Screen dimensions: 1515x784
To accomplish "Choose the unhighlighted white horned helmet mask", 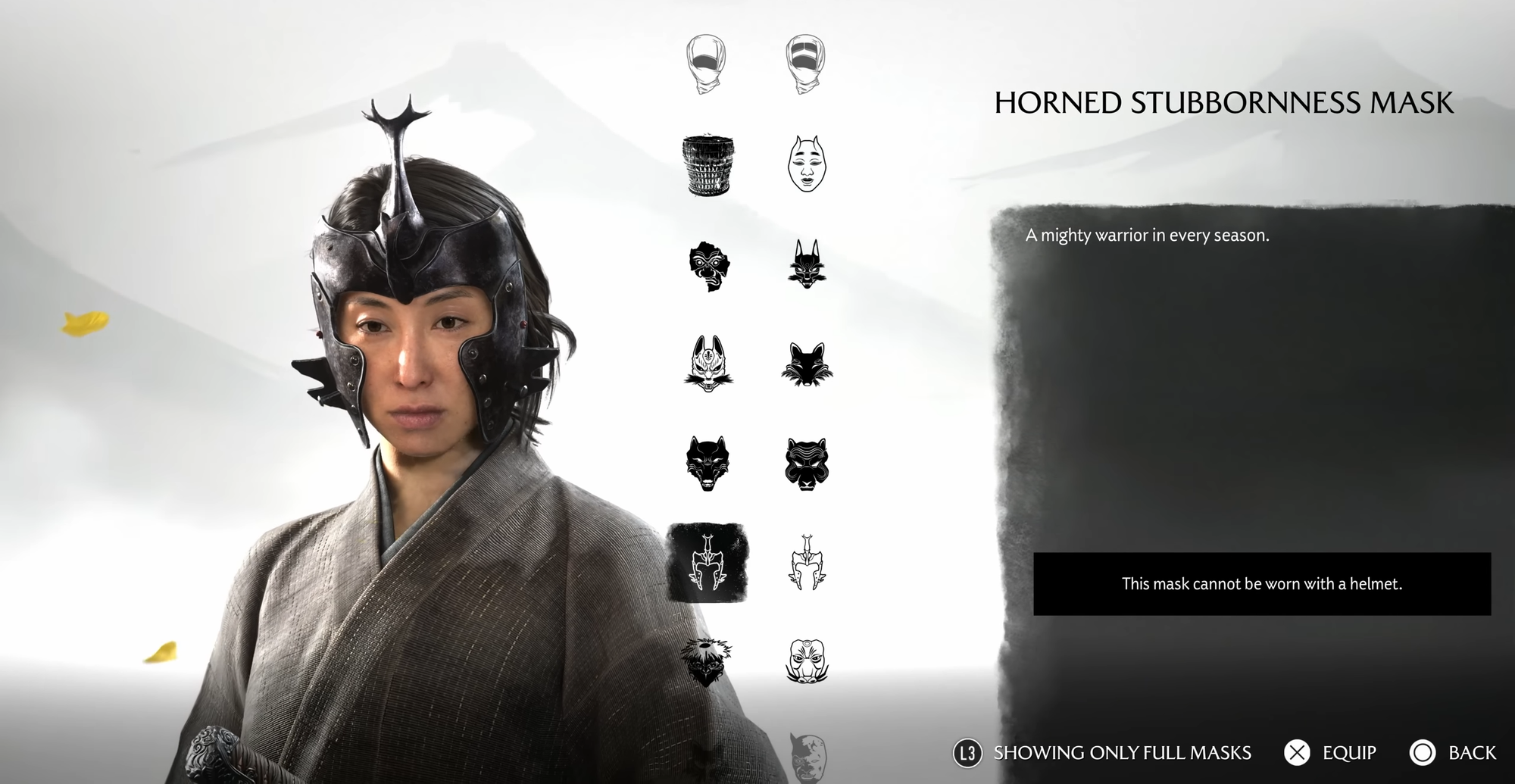I will click(x=806, y=563).
